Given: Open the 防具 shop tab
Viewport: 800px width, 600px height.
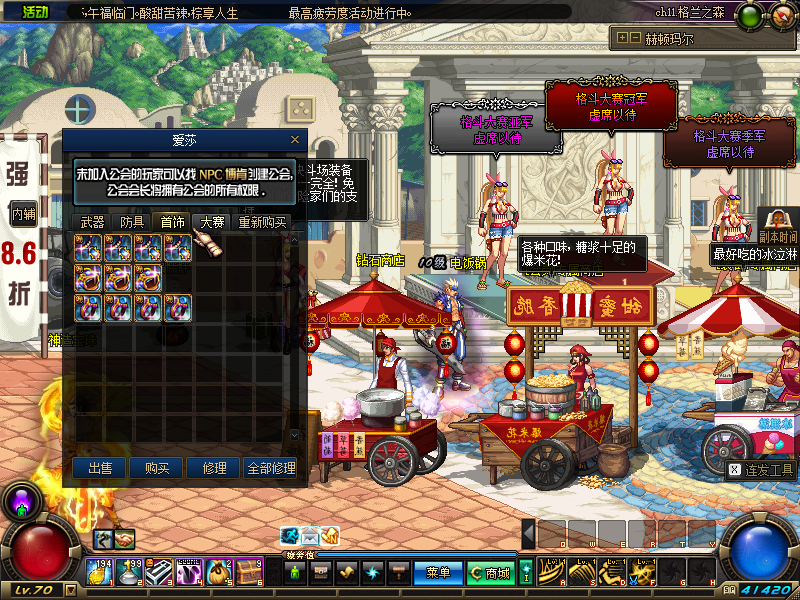Looking at the screenshot, I should coord(132,222).
